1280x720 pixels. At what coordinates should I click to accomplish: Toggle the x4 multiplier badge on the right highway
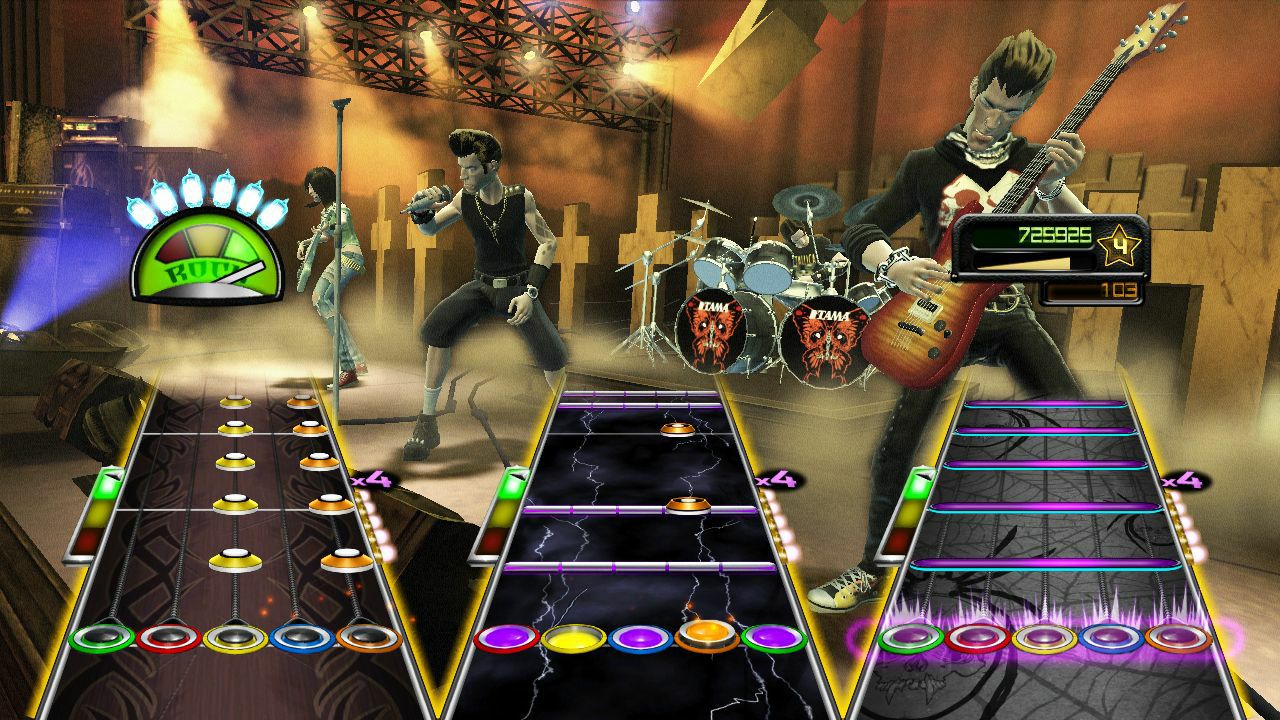(x=1186, y=480)
